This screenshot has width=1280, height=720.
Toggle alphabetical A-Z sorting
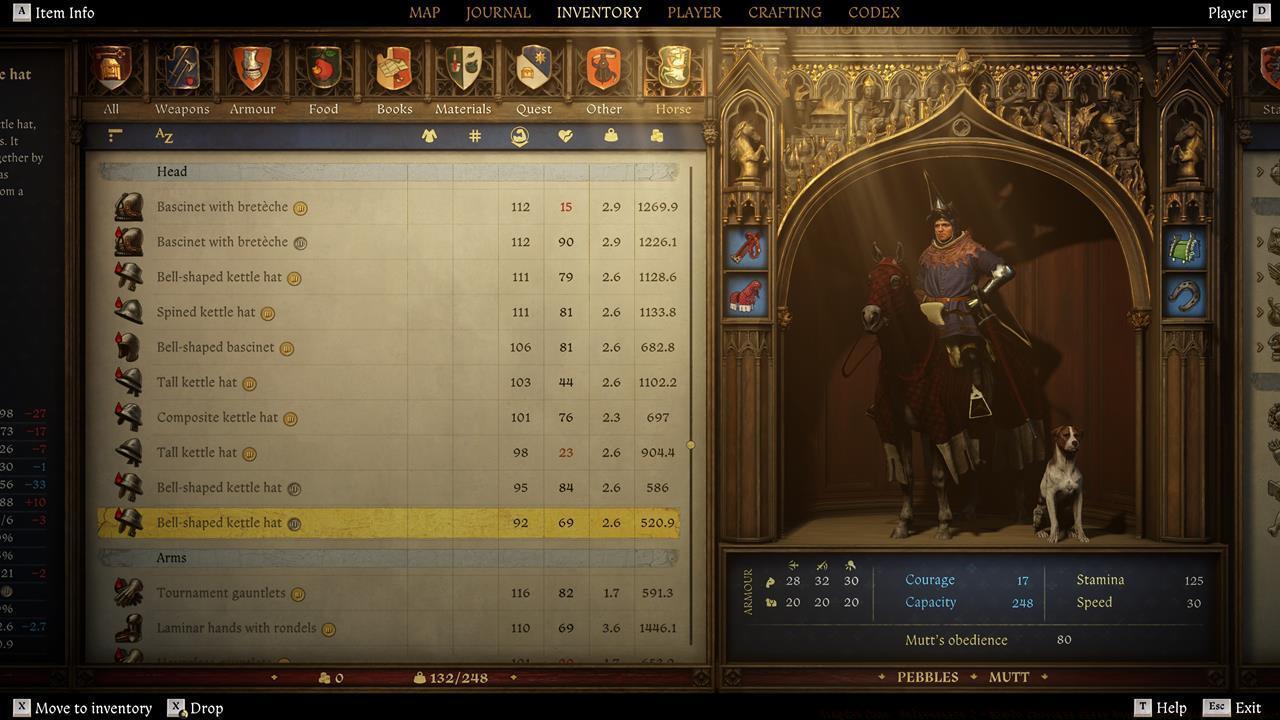tap(165, 136)
